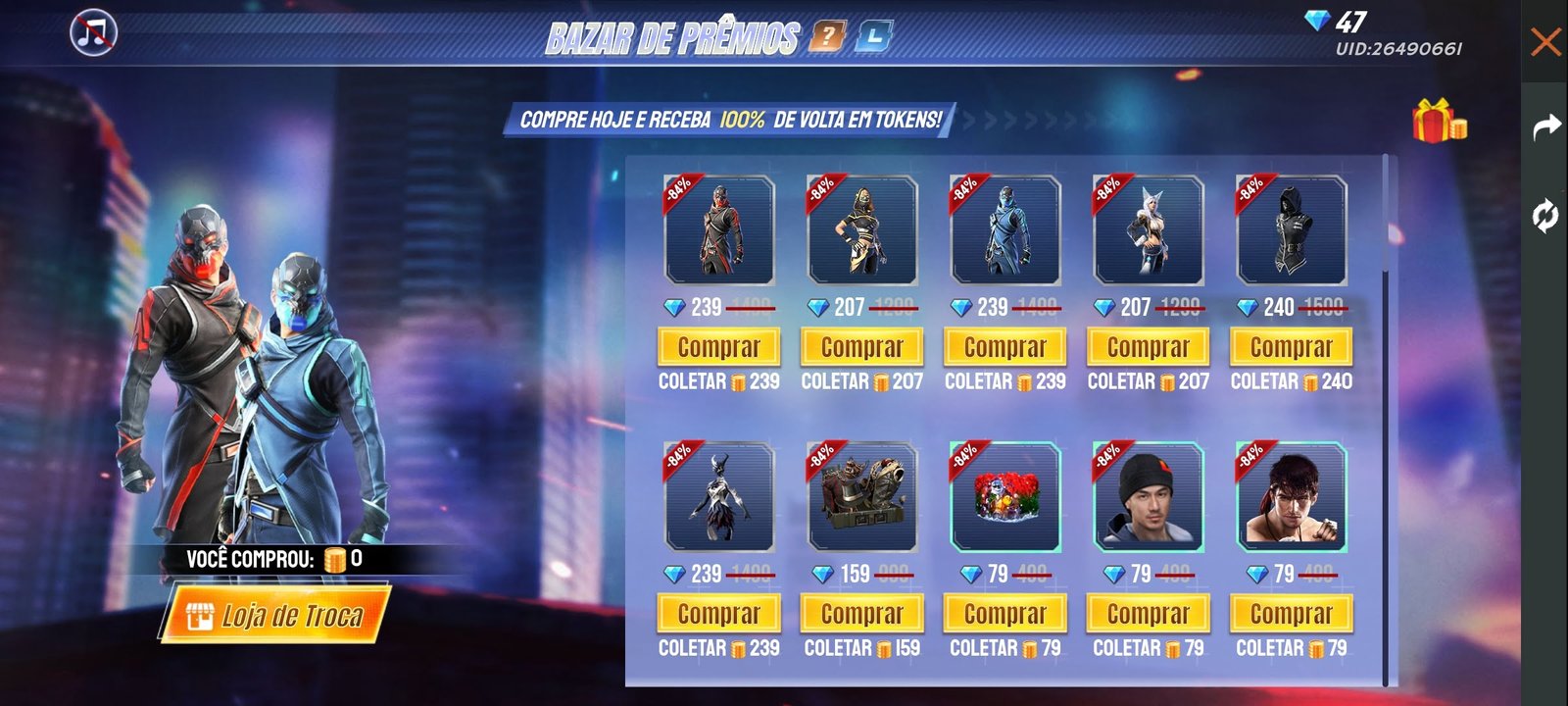The width and height of the screenshot is (1568, 706).
Task: Buy the blue hooded ninja outfit
Action: (1004, 347)
